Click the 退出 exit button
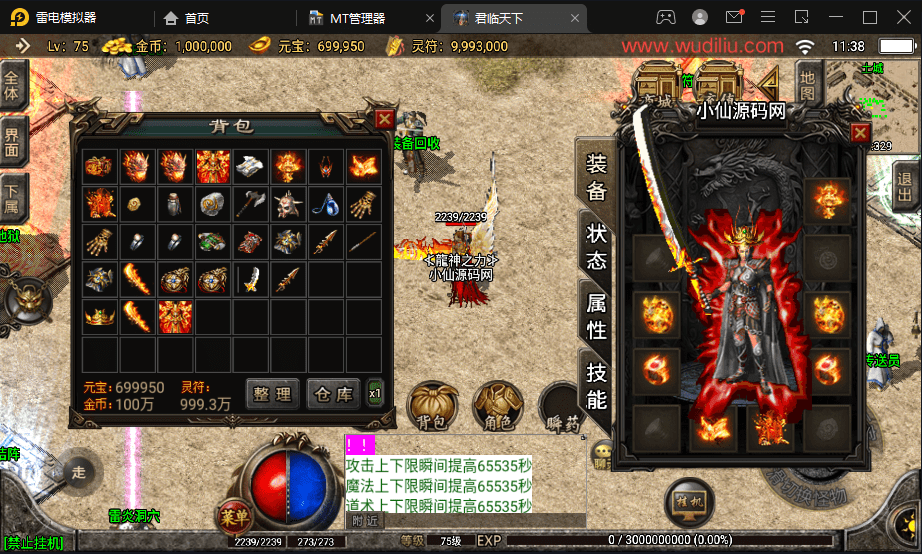 [x=906, y=187]
